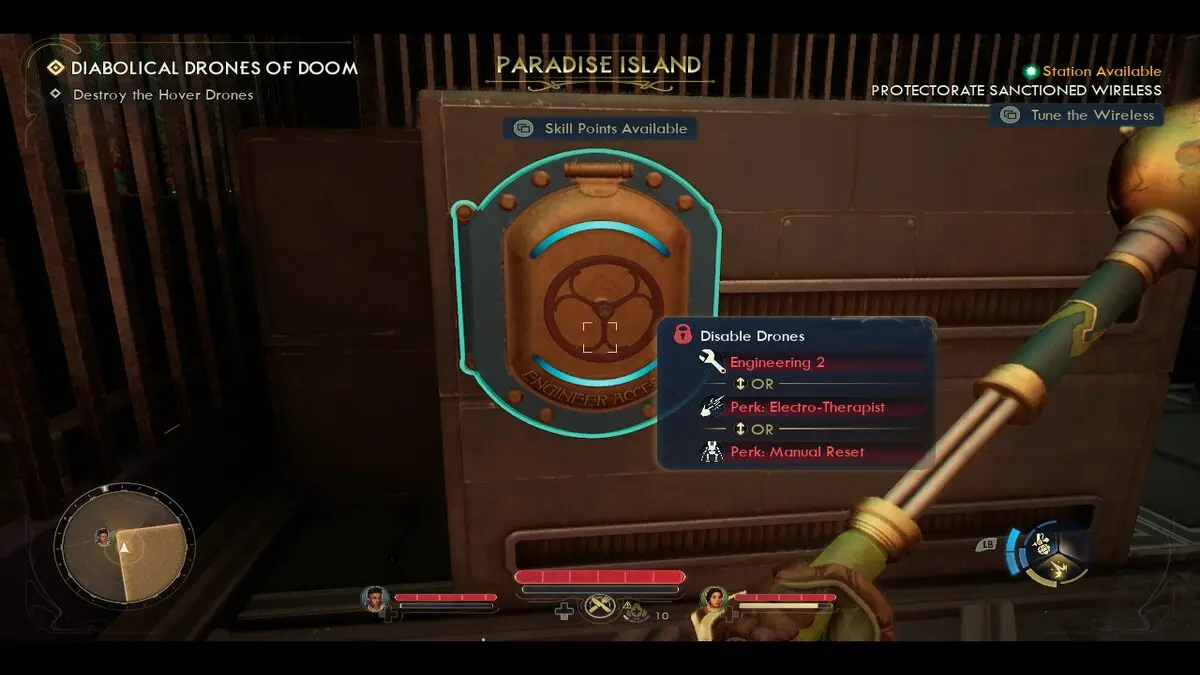Screen dimensions: 1200x675
Task: Select the Diabolical Drones of Doom quest tracker
Action: tap(213, 69)
